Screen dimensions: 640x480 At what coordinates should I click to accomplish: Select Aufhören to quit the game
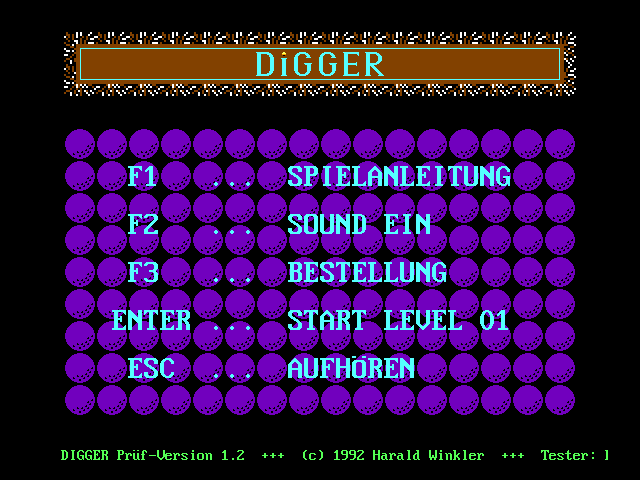pyautogui.click(x=350, y=369)
